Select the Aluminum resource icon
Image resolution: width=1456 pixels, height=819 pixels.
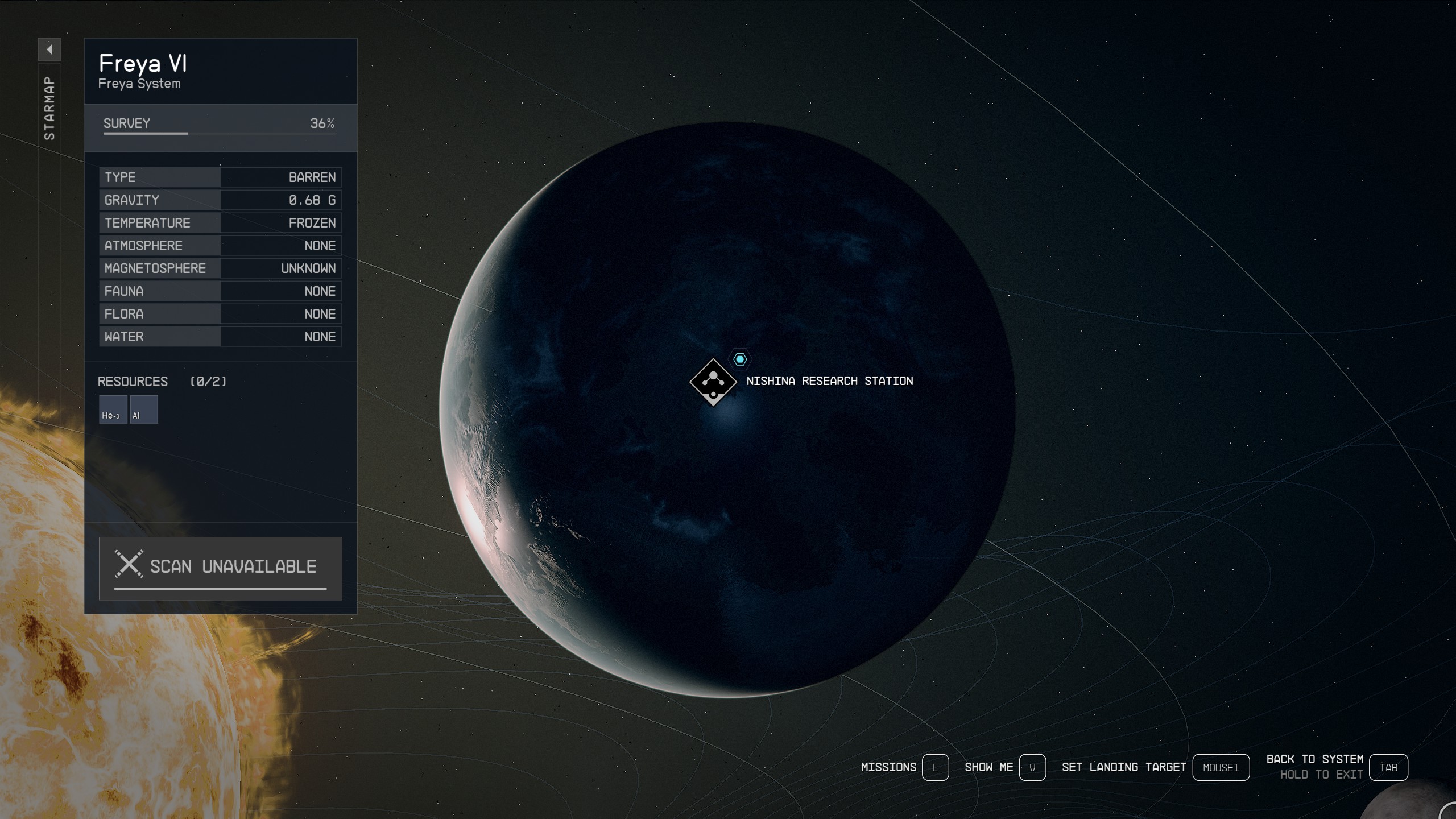pos(143,409)
